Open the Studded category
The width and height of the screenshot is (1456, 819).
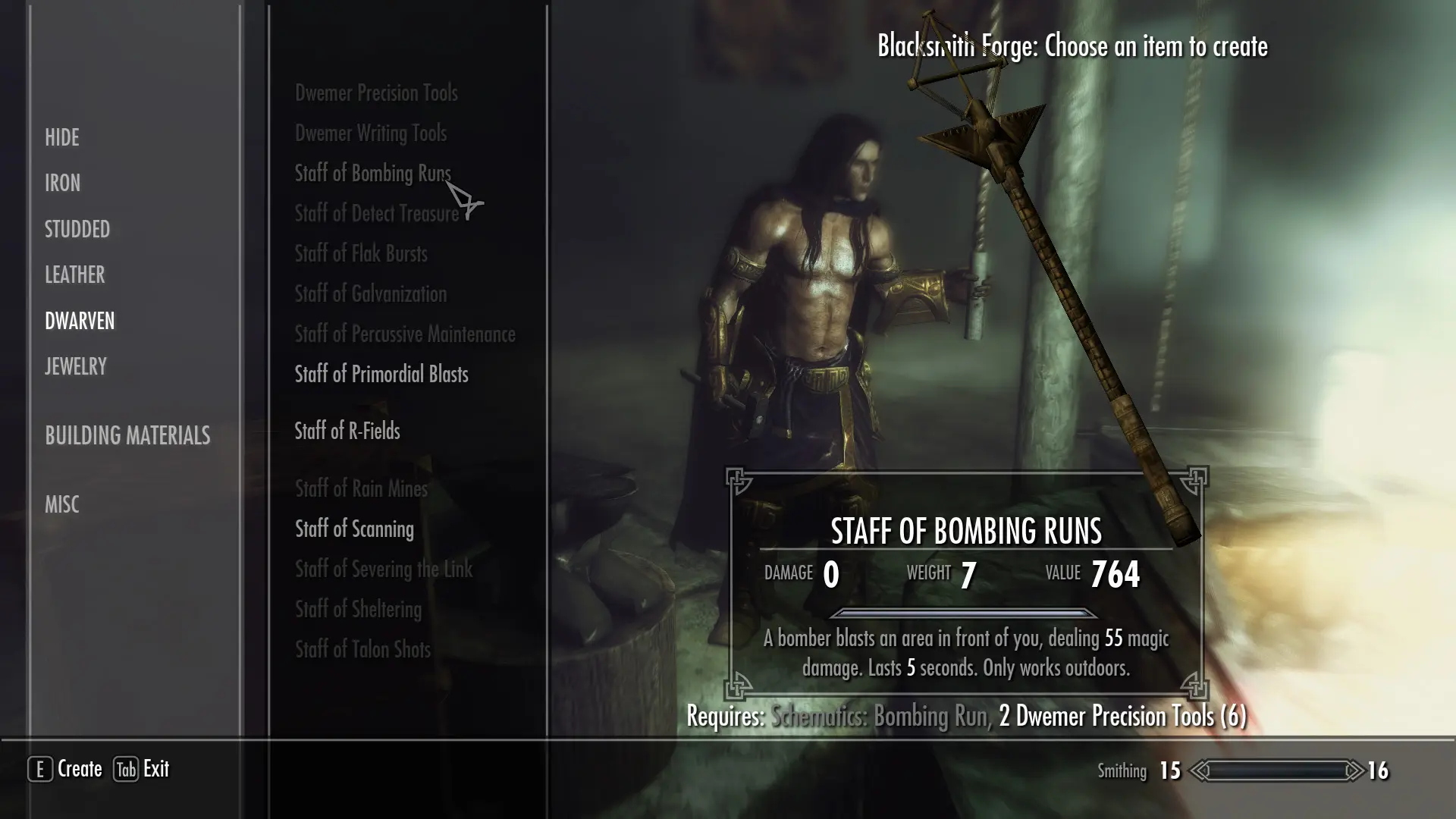(x=77, y=229)
